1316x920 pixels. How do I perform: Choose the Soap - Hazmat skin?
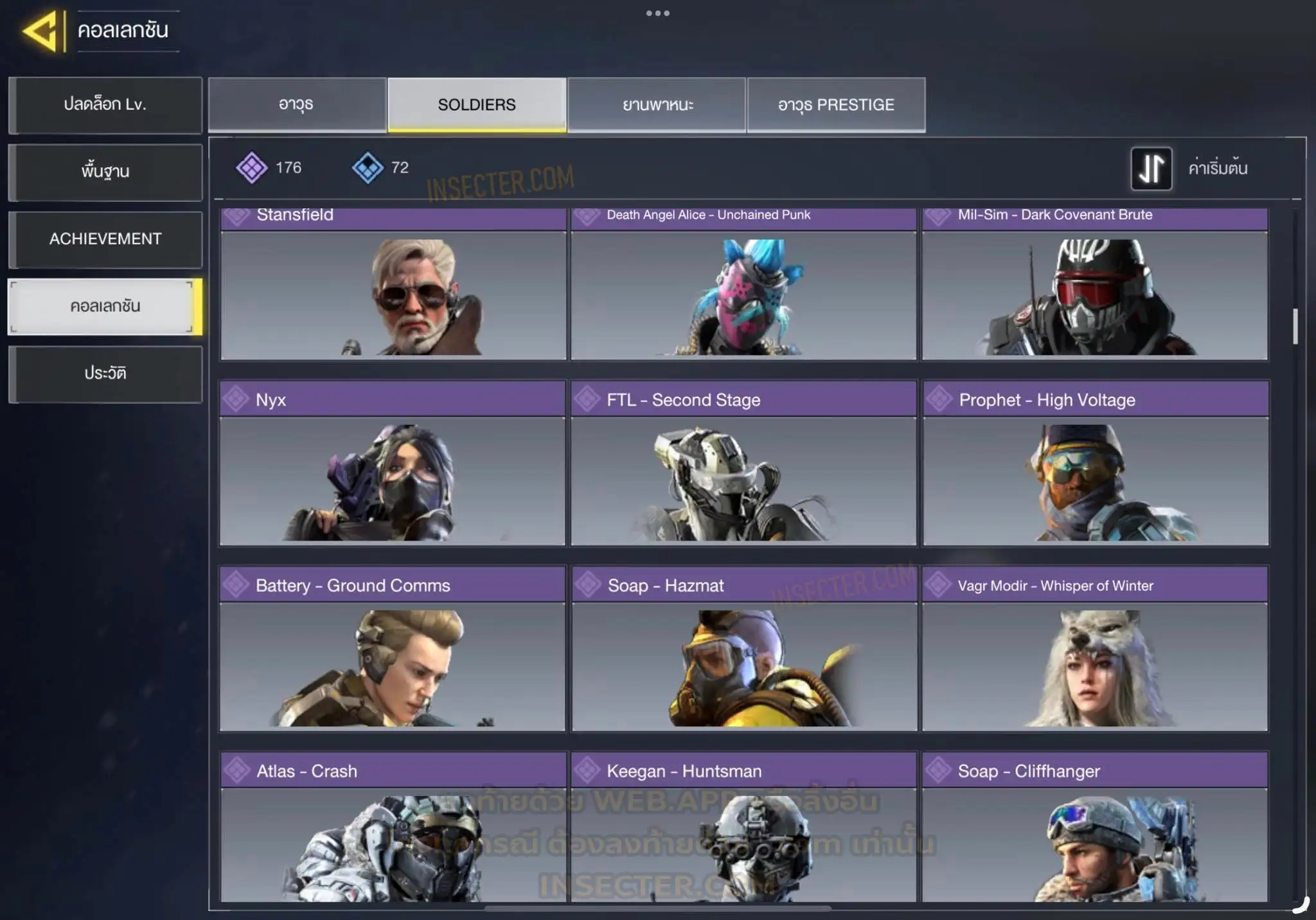click(744, 656)
